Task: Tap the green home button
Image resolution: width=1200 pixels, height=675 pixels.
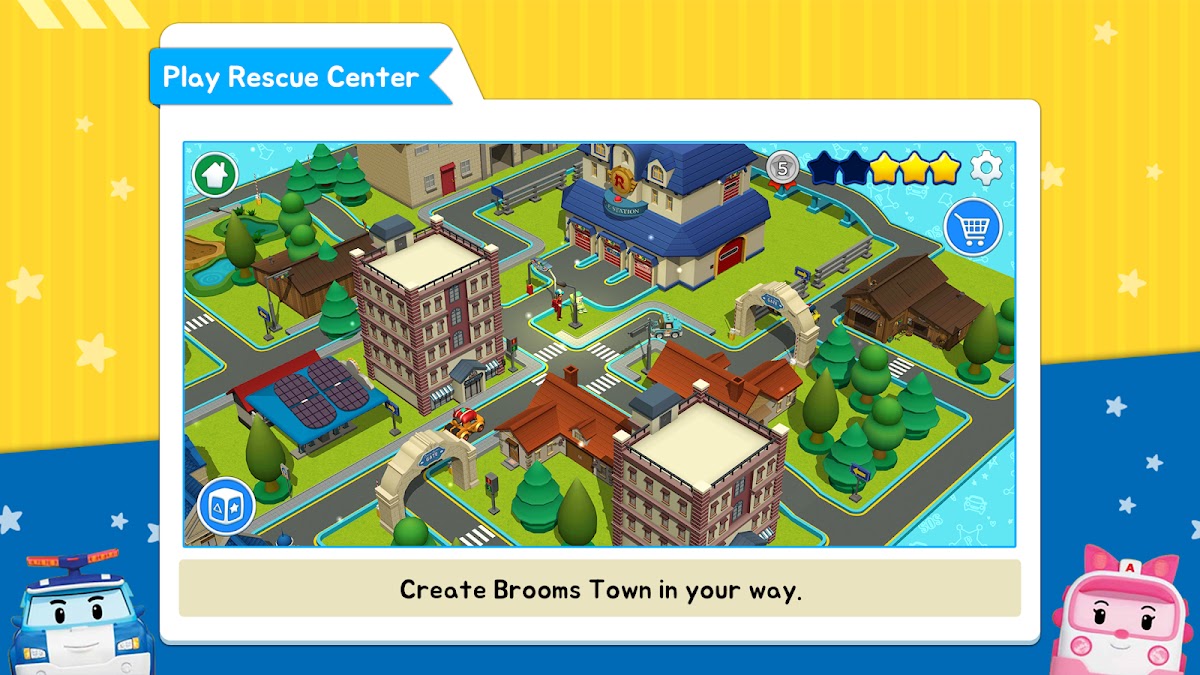Action: click(x=215, y=175)
